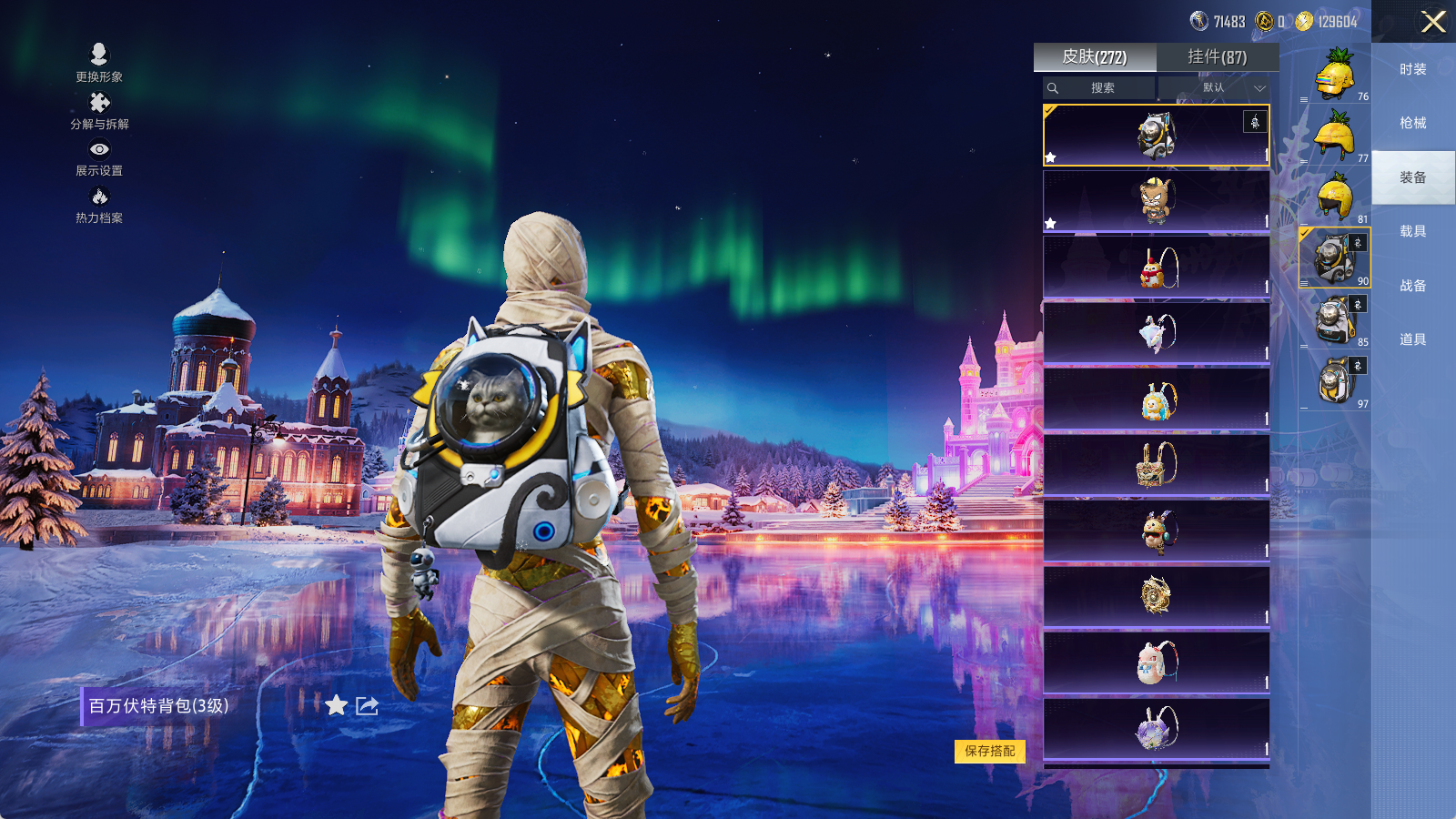Save outfit with 保存搭配 button
Image resolution: width=1456 pixels, height=819 pixels.
[x=990, y=751]
